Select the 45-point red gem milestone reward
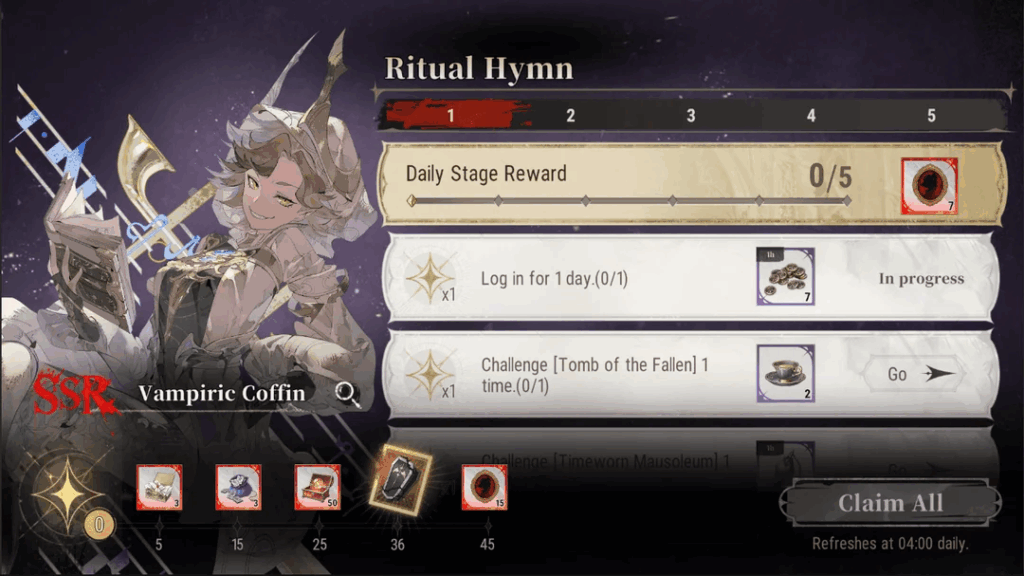Screen dimensions: 1024x576 tap(484, 488)
